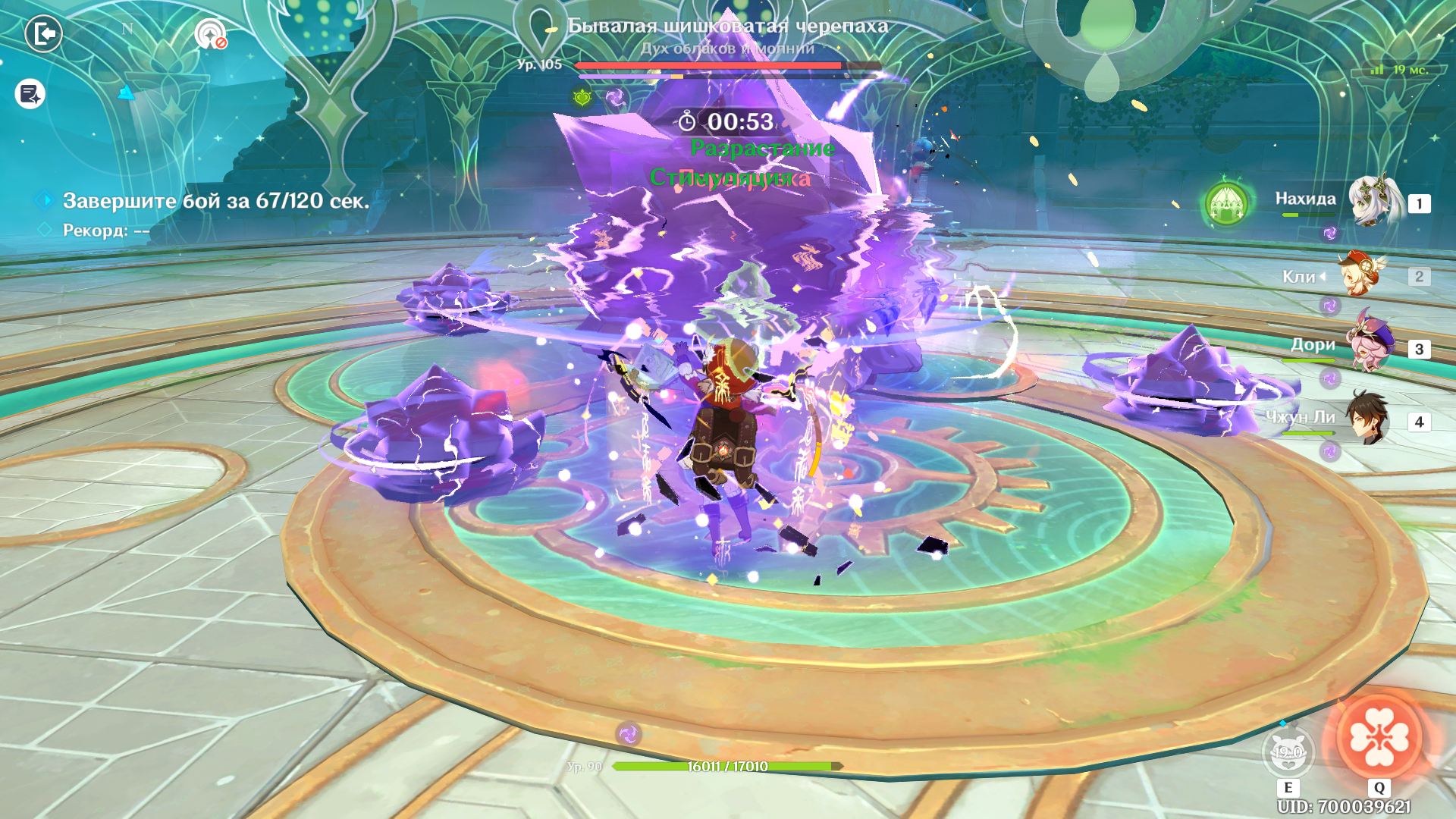
Task: Click the signal tracker icon with red mark
Action: (210, 34)
